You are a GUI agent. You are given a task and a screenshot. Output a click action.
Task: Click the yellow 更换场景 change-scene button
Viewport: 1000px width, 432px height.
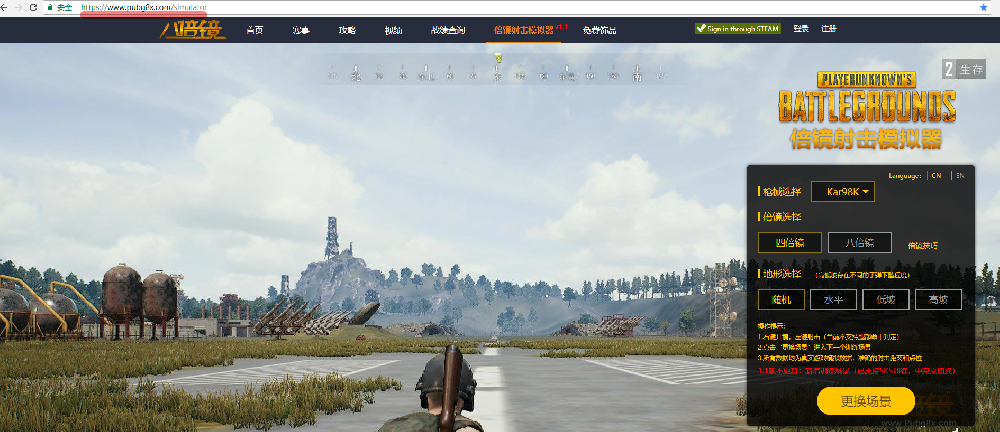(865, 402)
